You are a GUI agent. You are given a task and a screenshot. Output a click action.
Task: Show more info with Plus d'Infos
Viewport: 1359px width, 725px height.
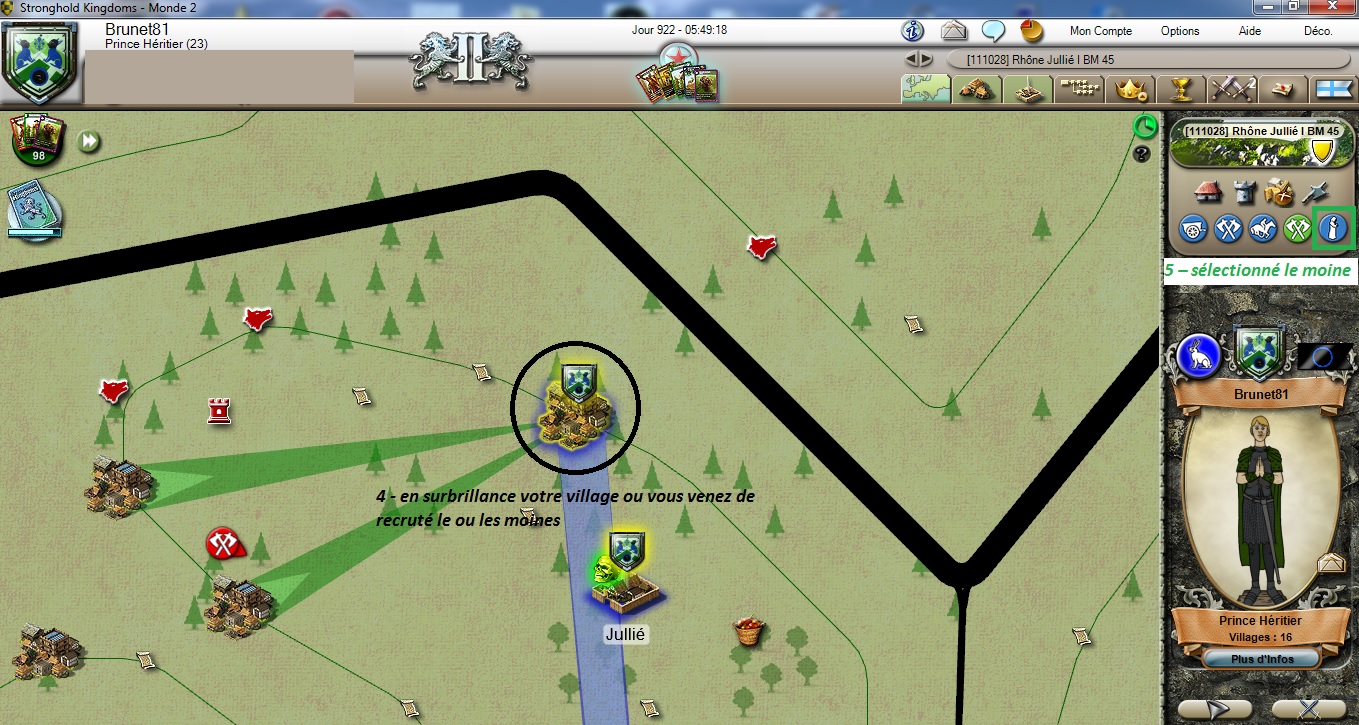click(x=1260, y=659)
